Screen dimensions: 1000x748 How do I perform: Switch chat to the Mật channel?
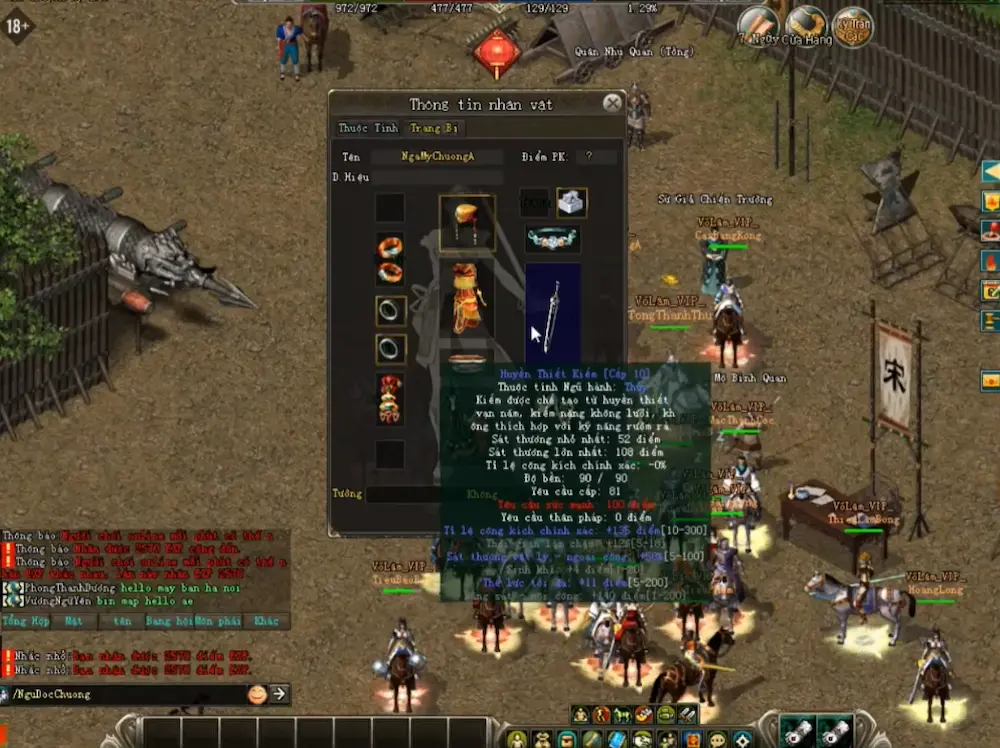click(73, 621)
